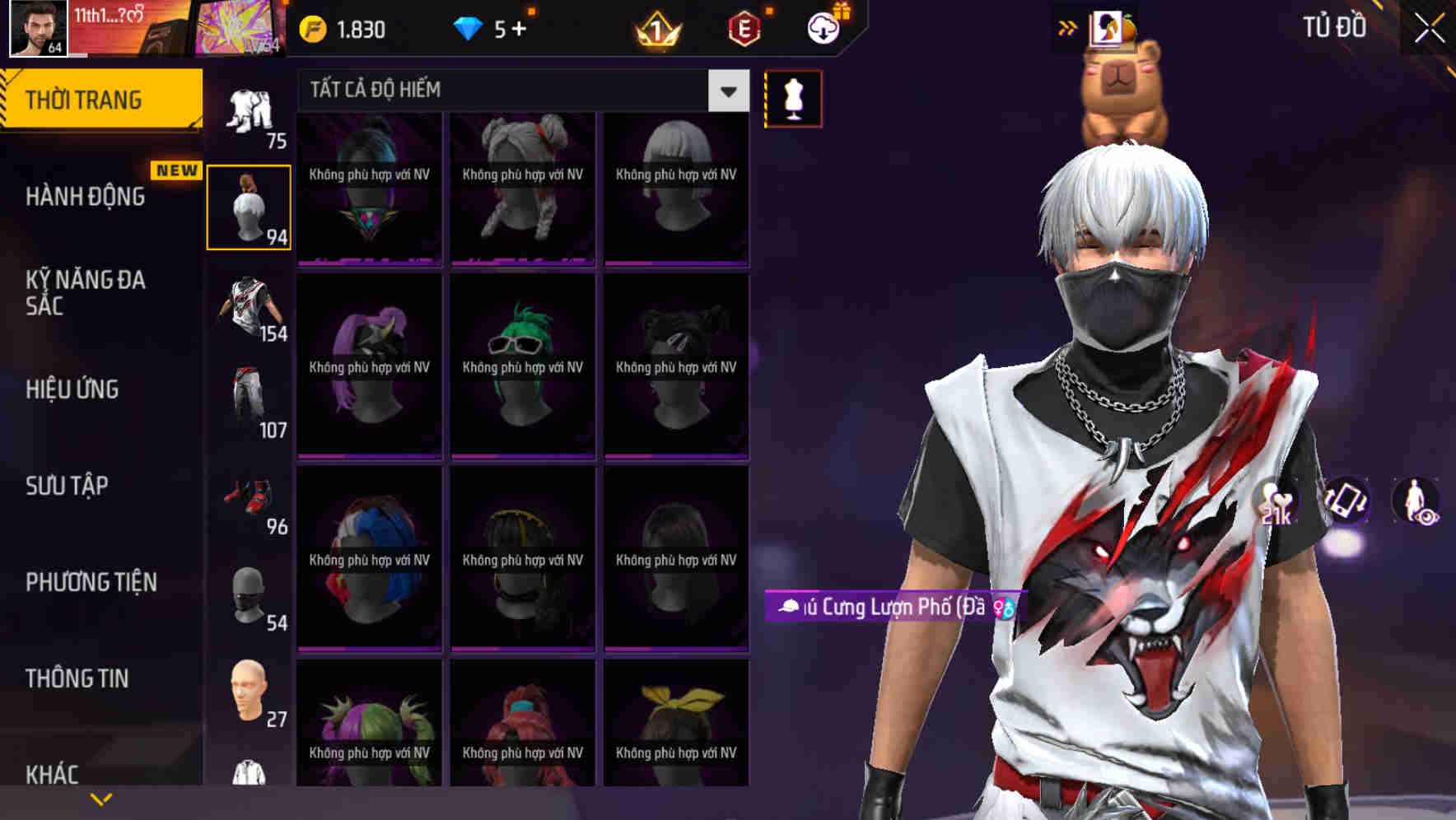Select the hair category icon showing 94 items
Viewport: 1456px width, 820px height.
[x=249, y=206]
